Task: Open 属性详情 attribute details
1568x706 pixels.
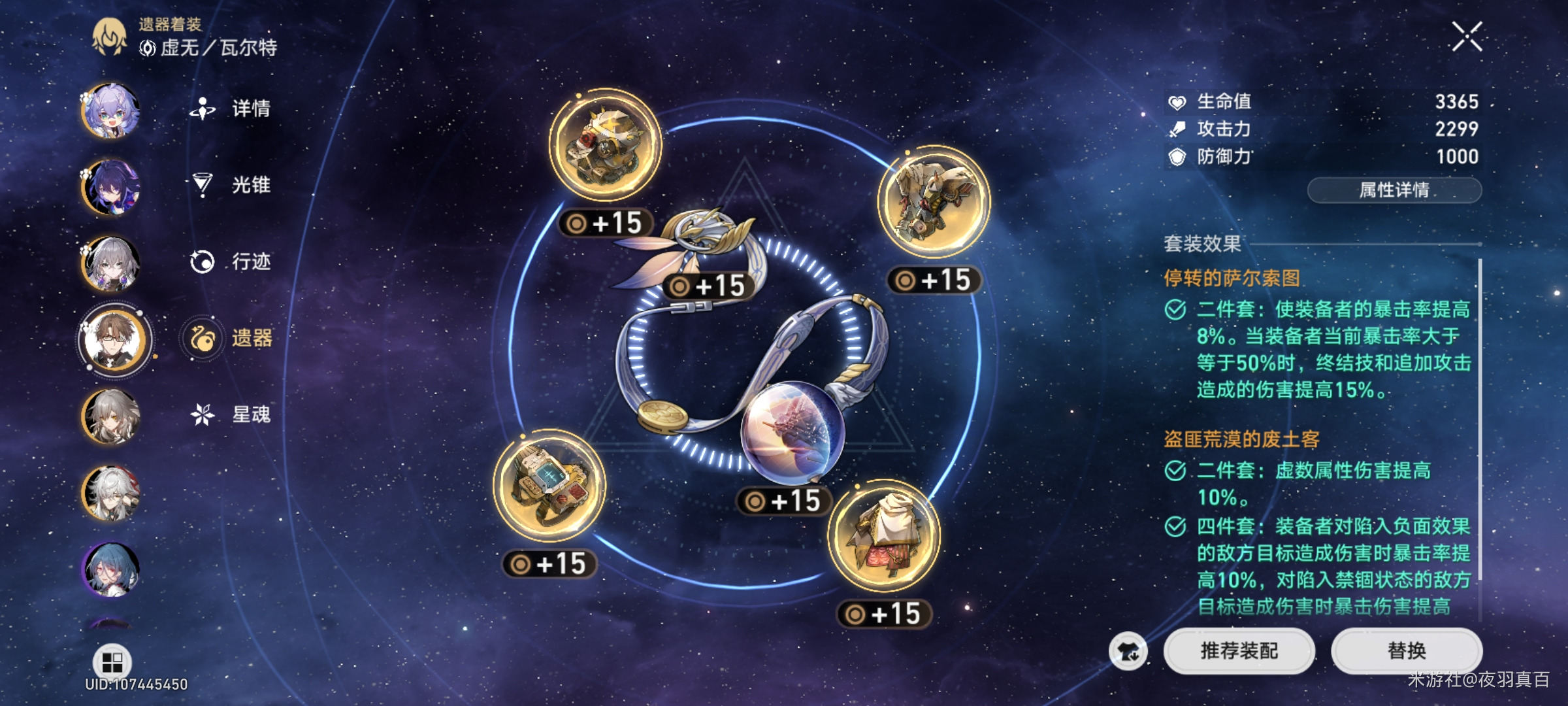Action: click(x=1394, y=190)
